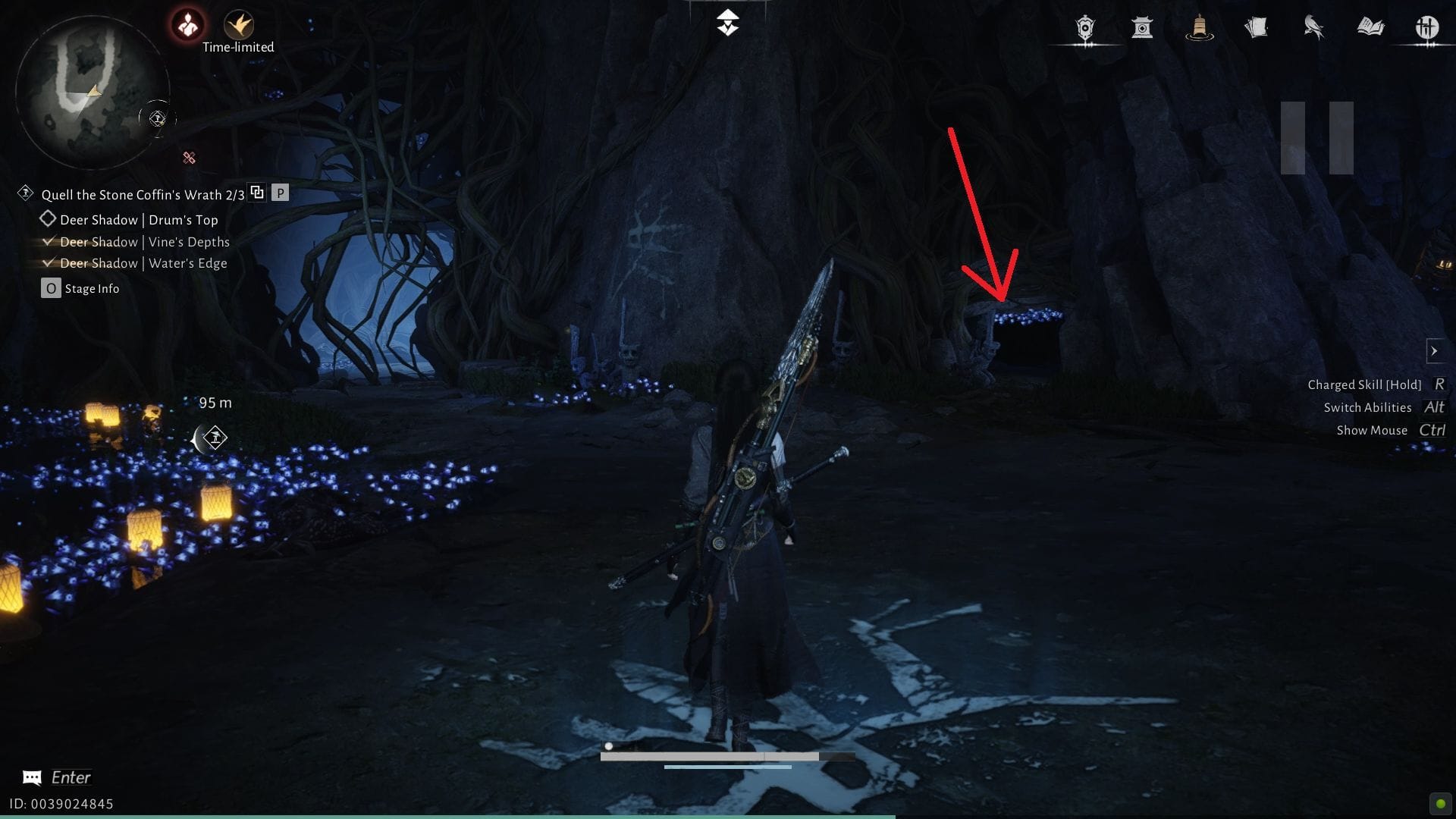
Task: Click the completed Deer Shadow | Vine's Depths checkmark
Action: tap(49, 241)
